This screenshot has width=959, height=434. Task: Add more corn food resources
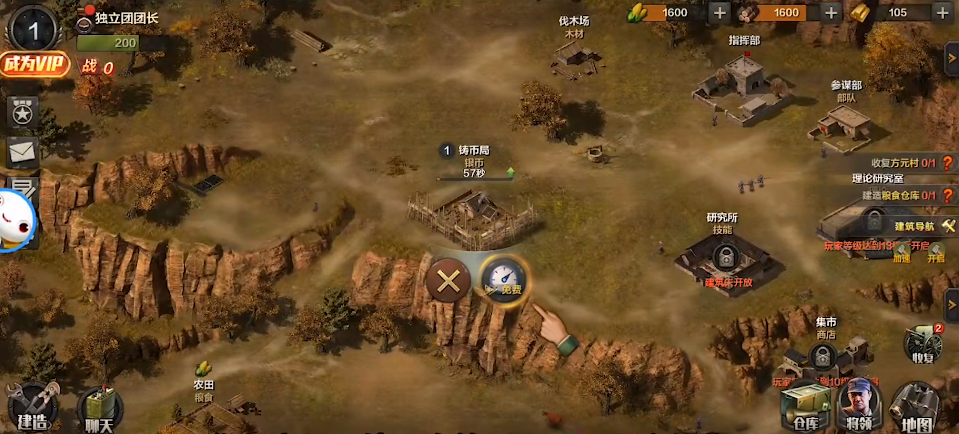pyautogui.click(x=719, y=12)
